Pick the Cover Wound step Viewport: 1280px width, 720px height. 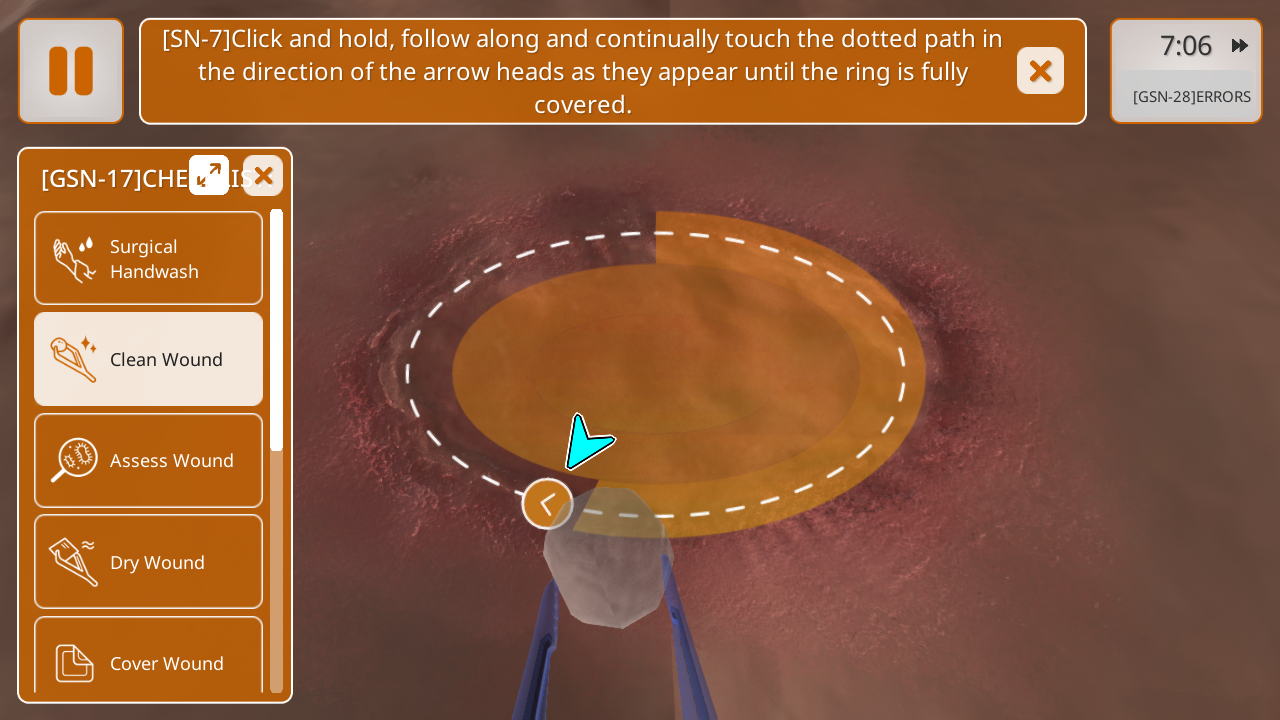click(149, 660)
